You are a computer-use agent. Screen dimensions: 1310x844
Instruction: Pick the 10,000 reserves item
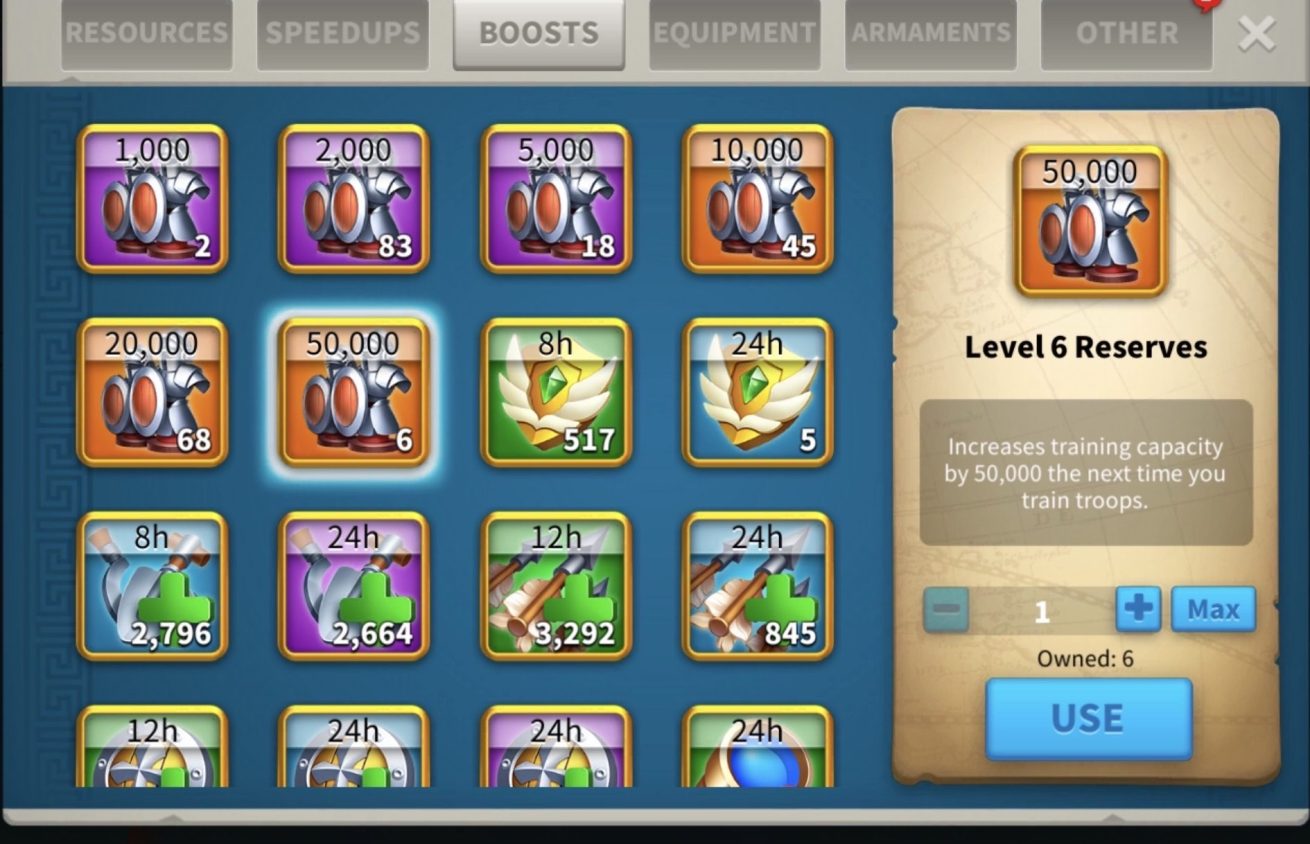point(758,199)
